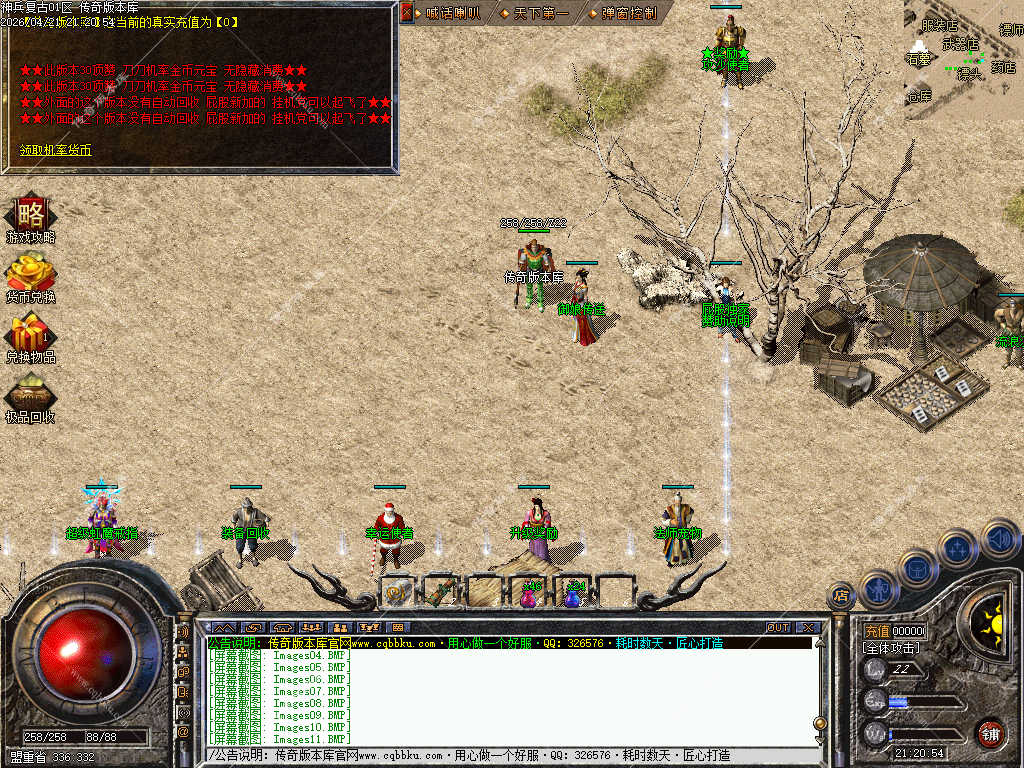The height and width of the screenshot is (768, 1024).
Task: Open the 货币兑换 currency exchange icon
Action: [x=30, y=276]
